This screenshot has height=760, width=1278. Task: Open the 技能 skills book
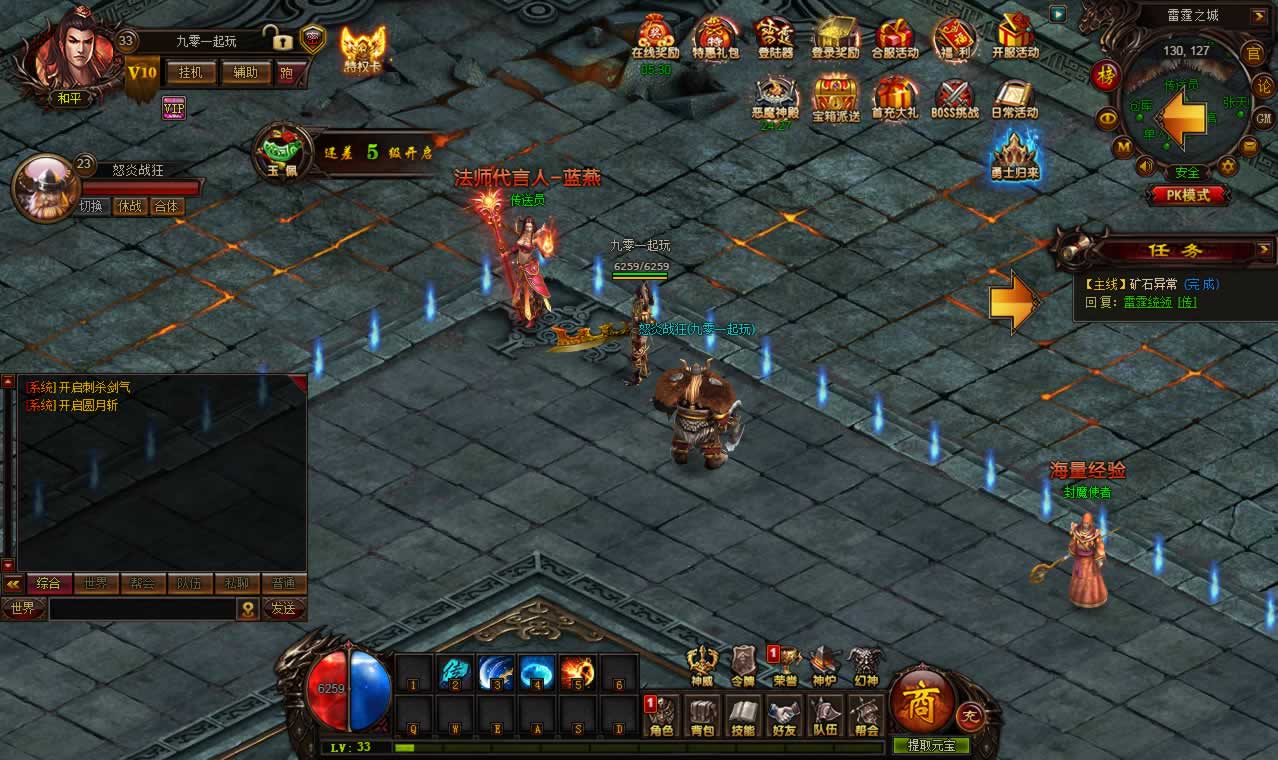point(743,715)
